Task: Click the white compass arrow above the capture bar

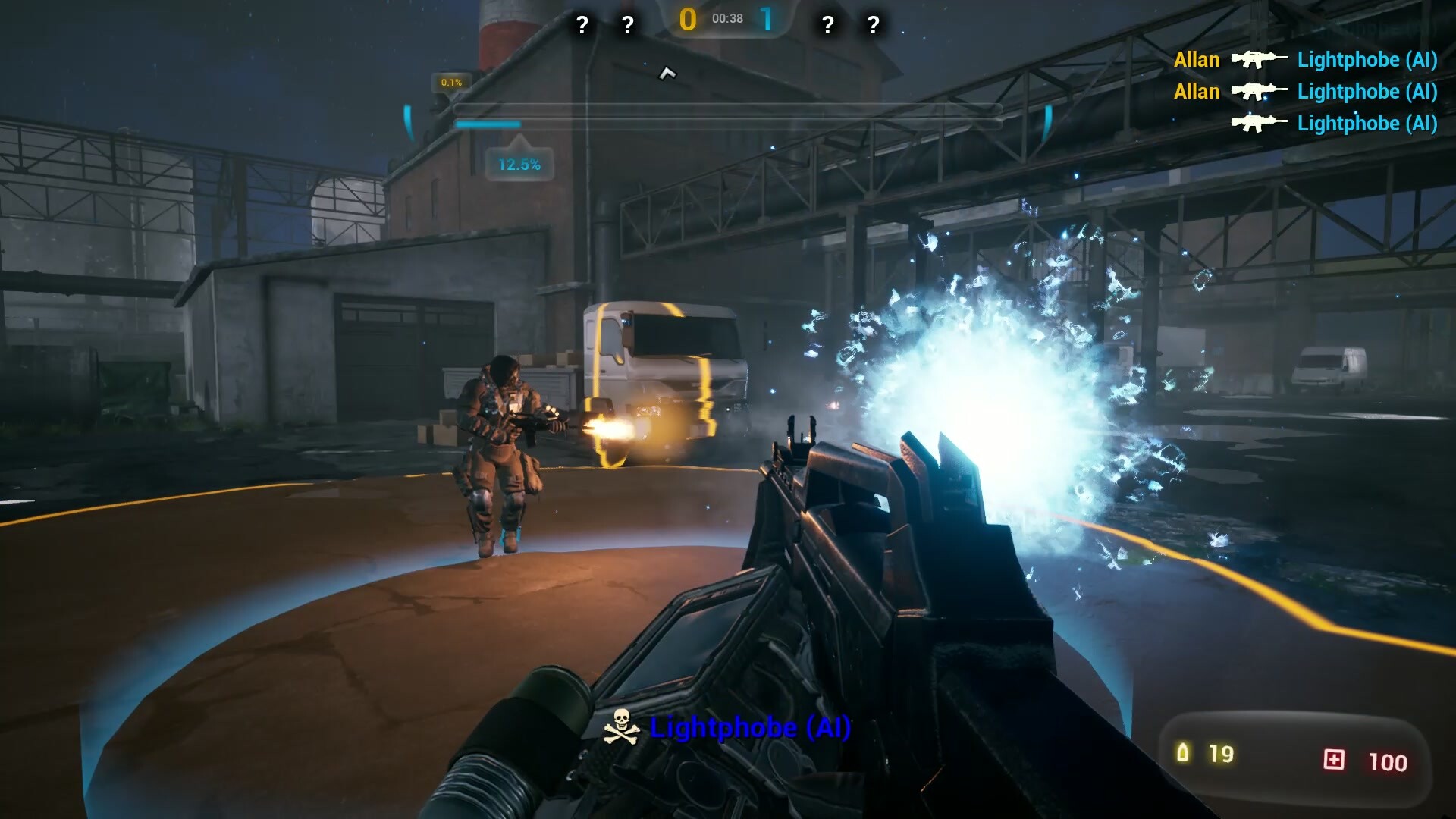Action: click(667, 74)
